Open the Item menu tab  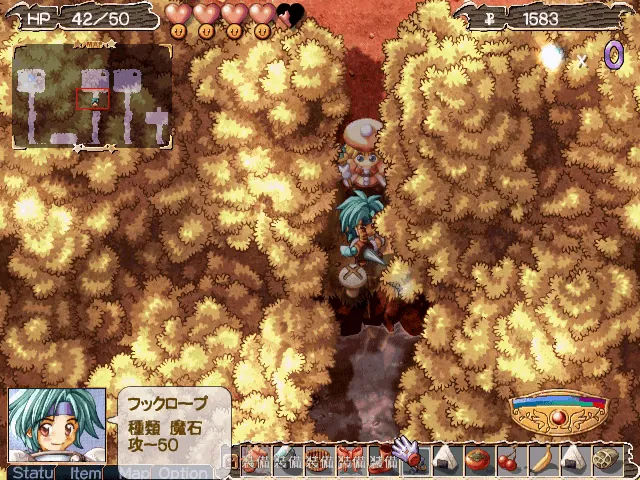pos(85,472)
